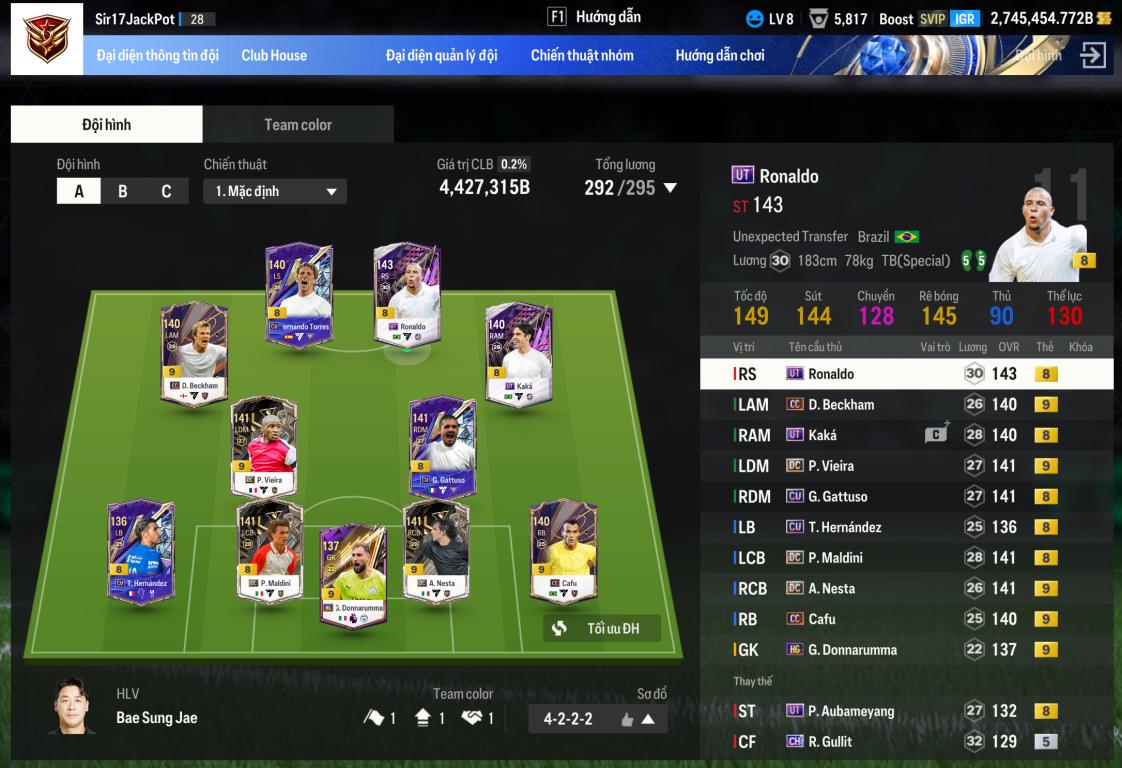Open Đại diện thông tin đội menu
1122x768 pixels.
[x=157, y=55]
